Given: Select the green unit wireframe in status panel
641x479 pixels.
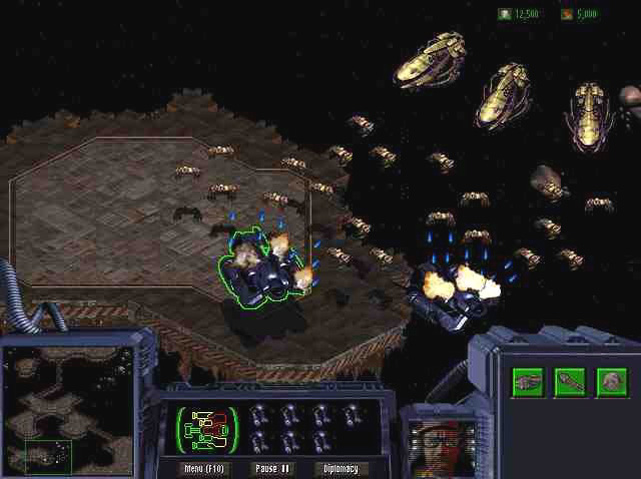Looking at the screenshot, I should click(208, 429).
